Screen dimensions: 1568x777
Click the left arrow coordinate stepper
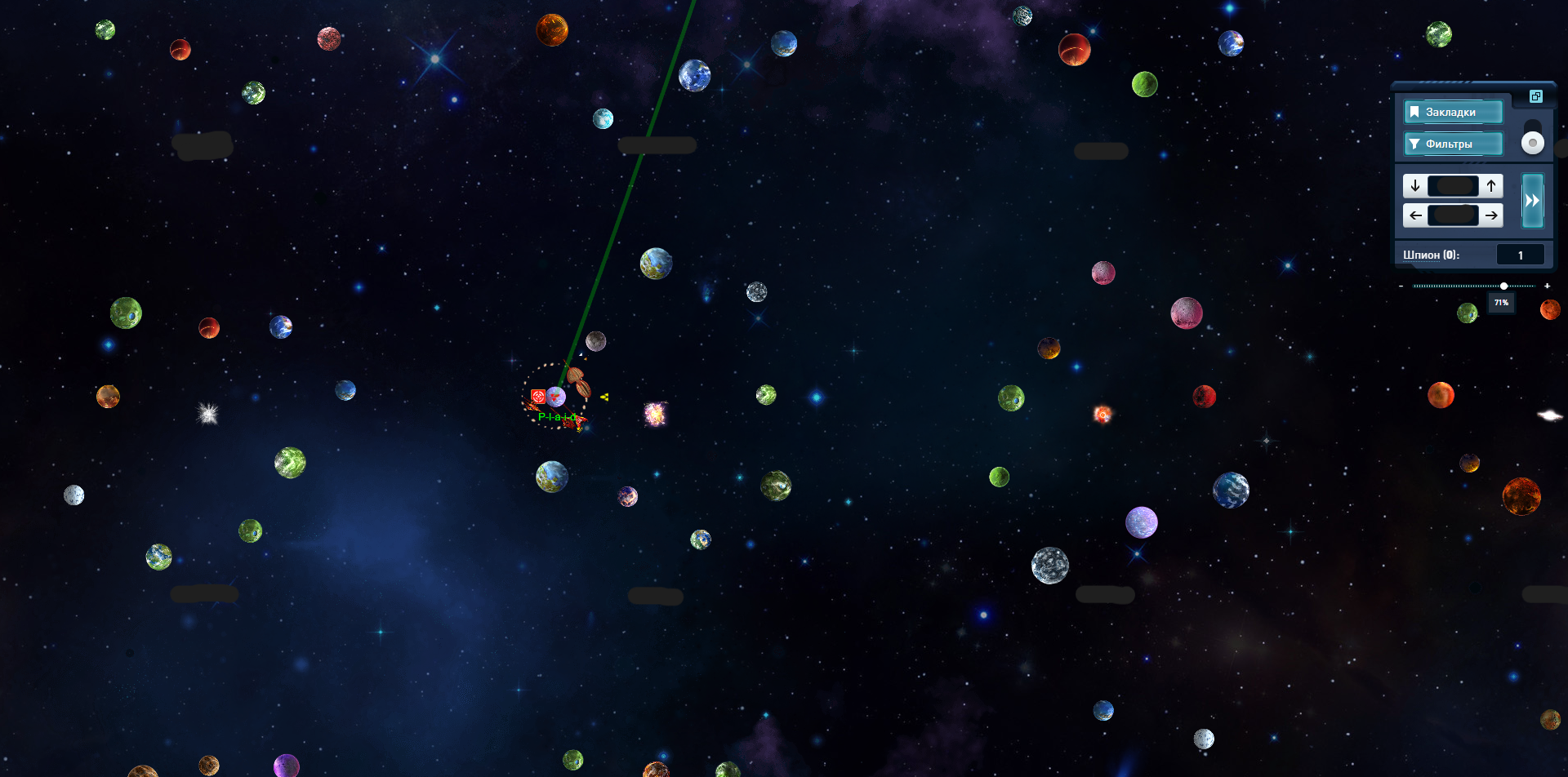[x=1415, y=215]
